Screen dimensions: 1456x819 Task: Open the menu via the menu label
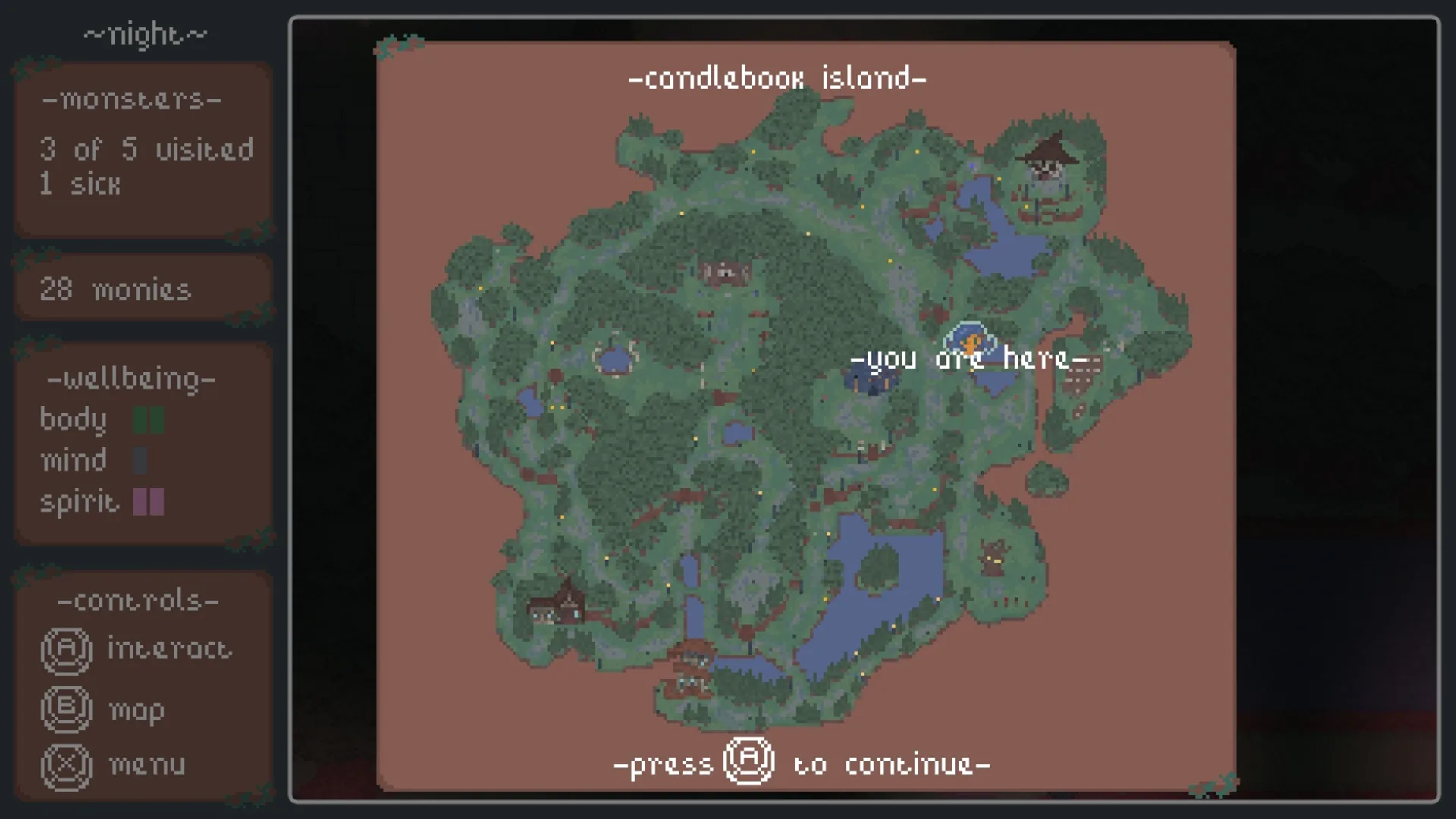click(147, 764)
